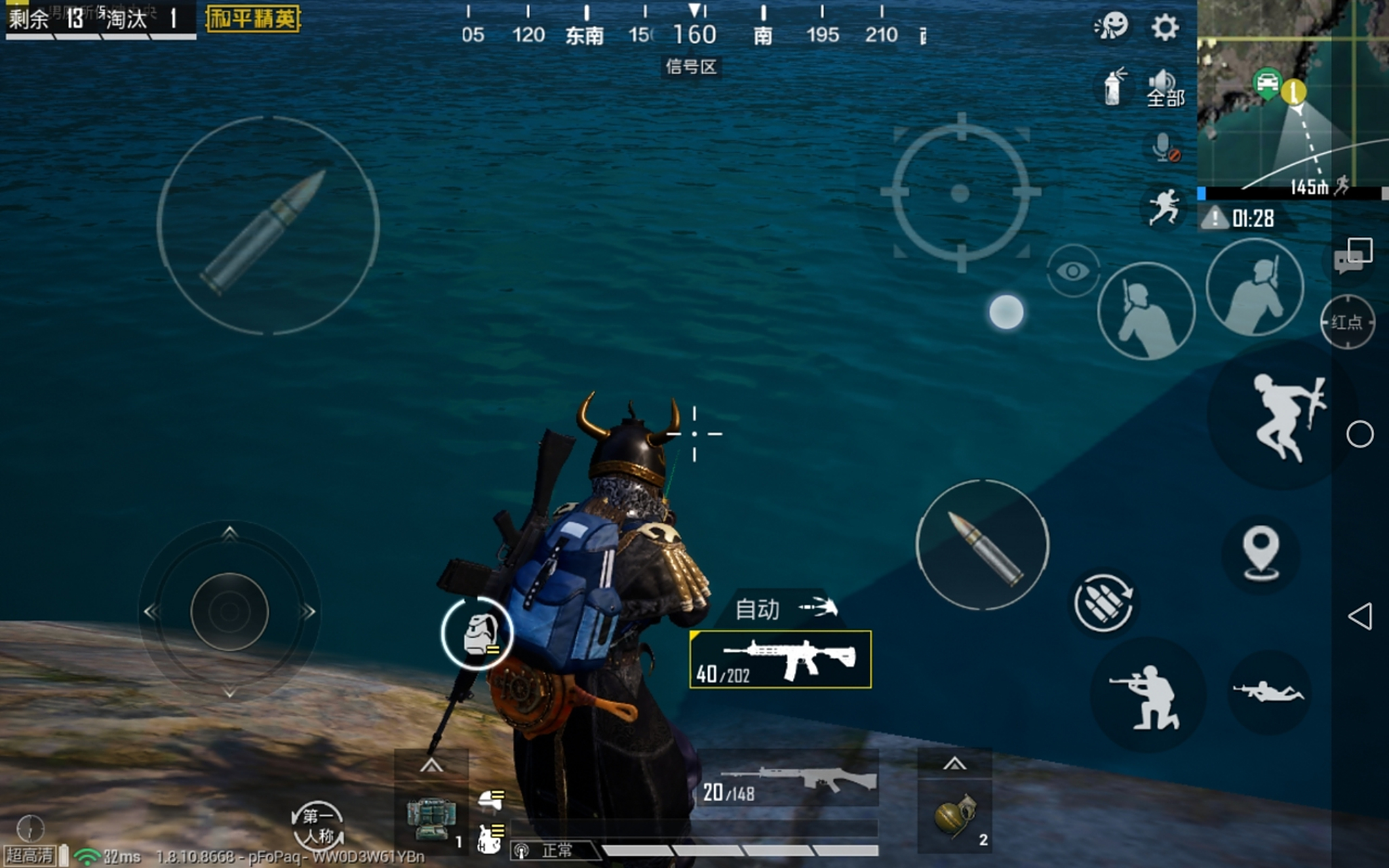
Task: Fire using the right bullet button
Action: coord(982,545)
